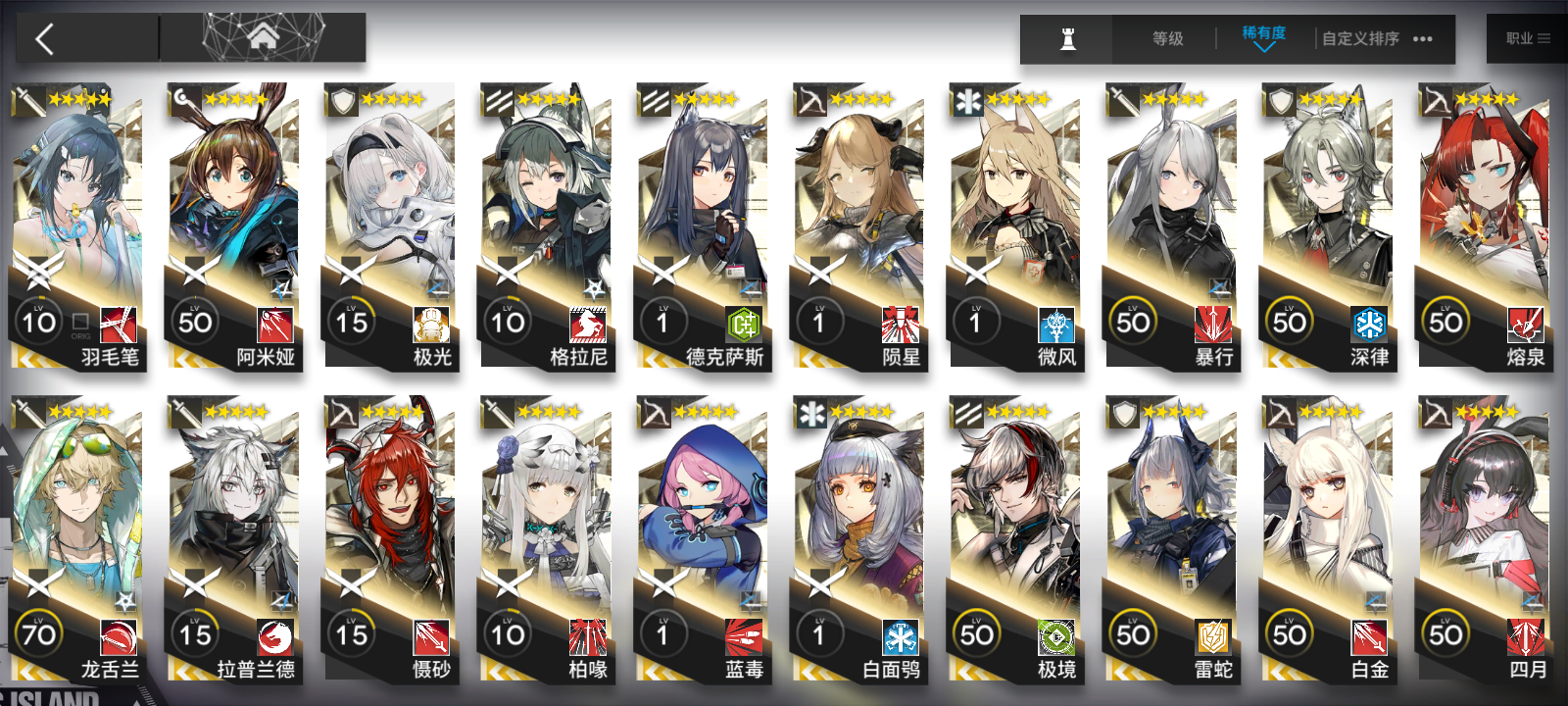Open the ellipsis for more sort options

click(x=1423, y=38)
